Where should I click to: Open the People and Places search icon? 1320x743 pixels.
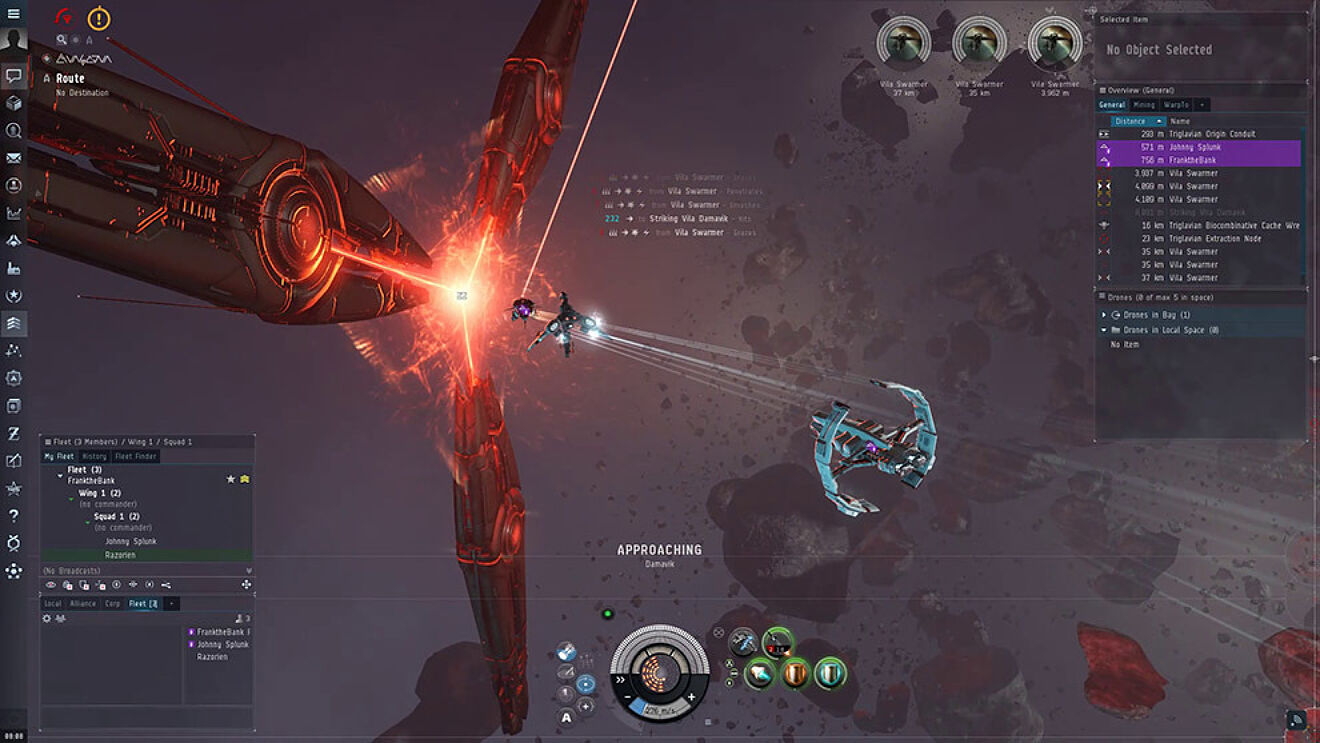[13, 130]
